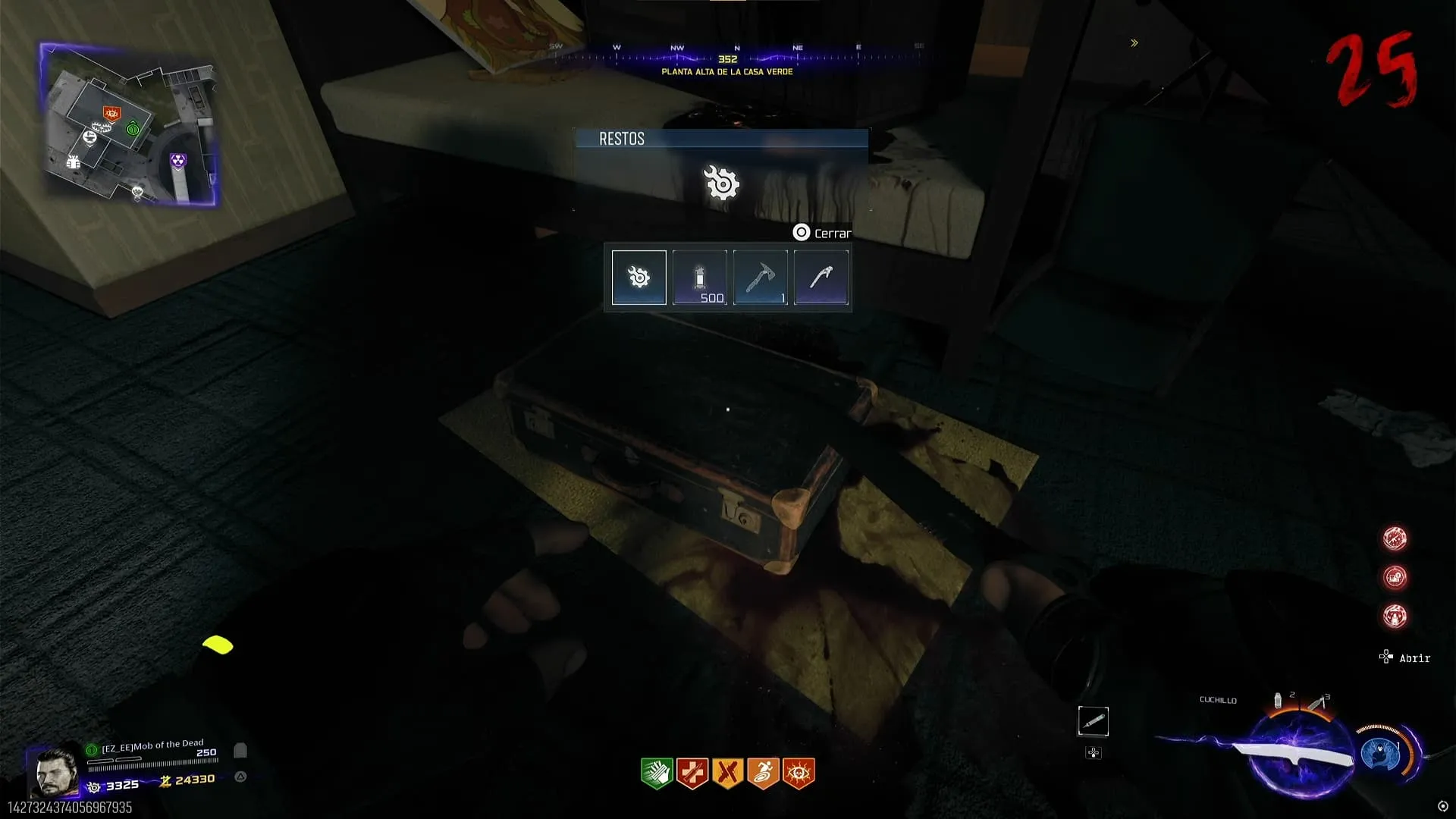Select the curved tool loot slot
This screenshot has height=819, width=1456.
point(821,278)
